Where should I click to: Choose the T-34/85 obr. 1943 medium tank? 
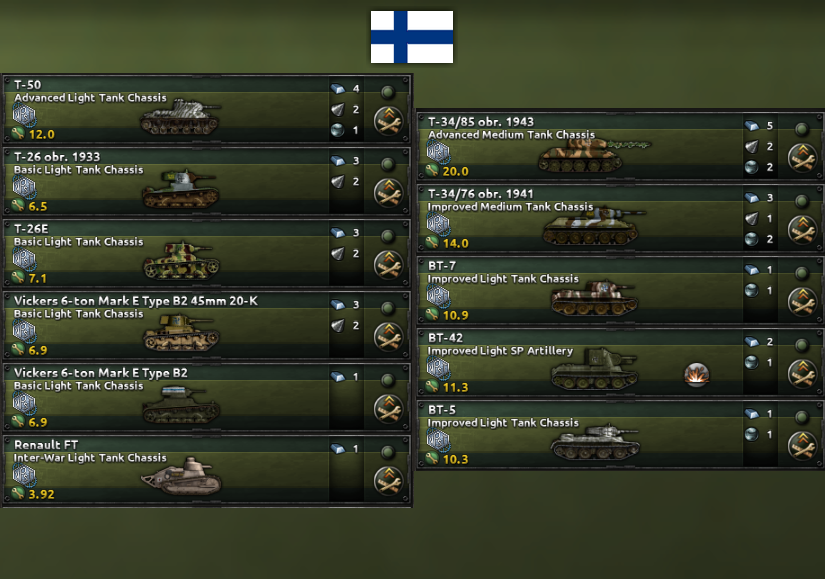580,147
